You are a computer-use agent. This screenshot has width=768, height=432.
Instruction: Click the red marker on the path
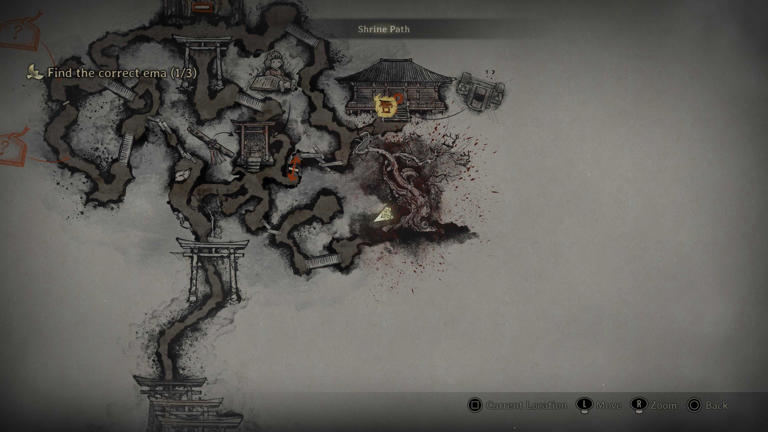(x=295, y=167)
